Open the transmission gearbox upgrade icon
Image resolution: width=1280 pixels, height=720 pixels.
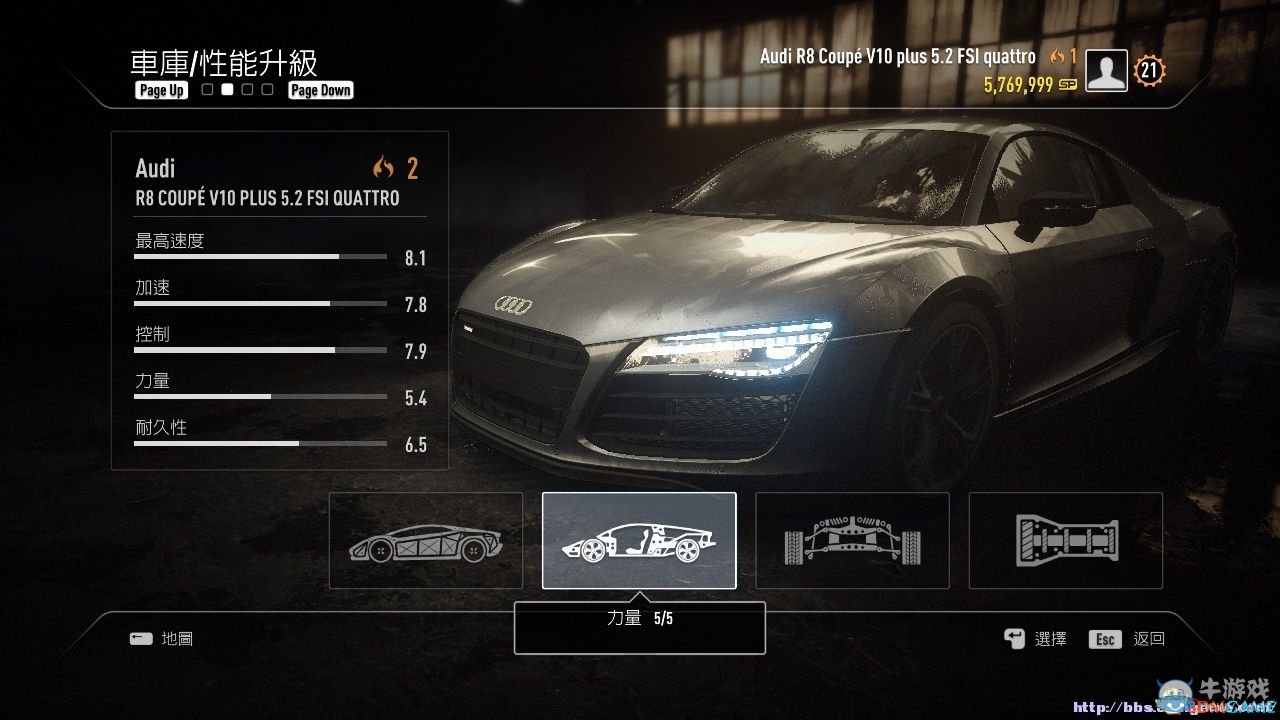click(1066, 540)
